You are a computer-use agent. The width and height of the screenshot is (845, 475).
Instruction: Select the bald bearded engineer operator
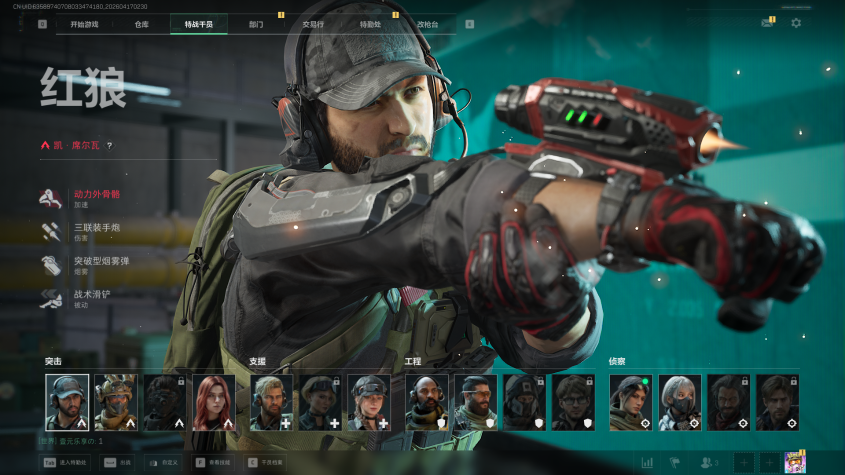pos(426,402)
